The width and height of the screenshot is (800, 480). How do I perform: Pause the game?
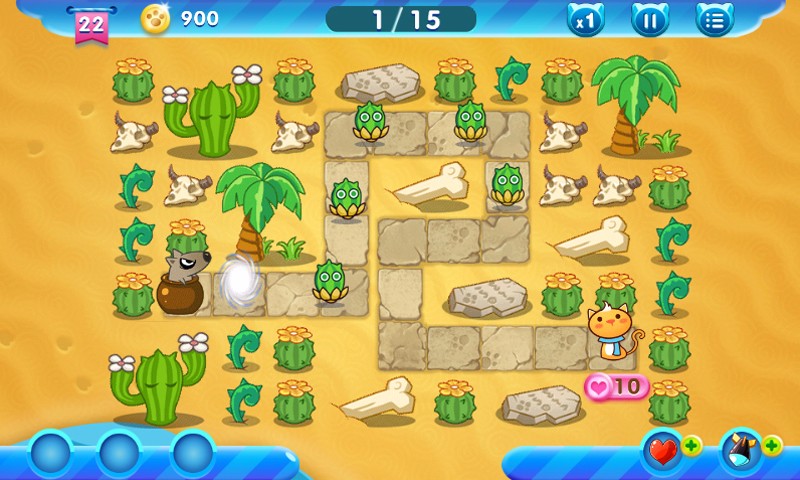[650, 19]
